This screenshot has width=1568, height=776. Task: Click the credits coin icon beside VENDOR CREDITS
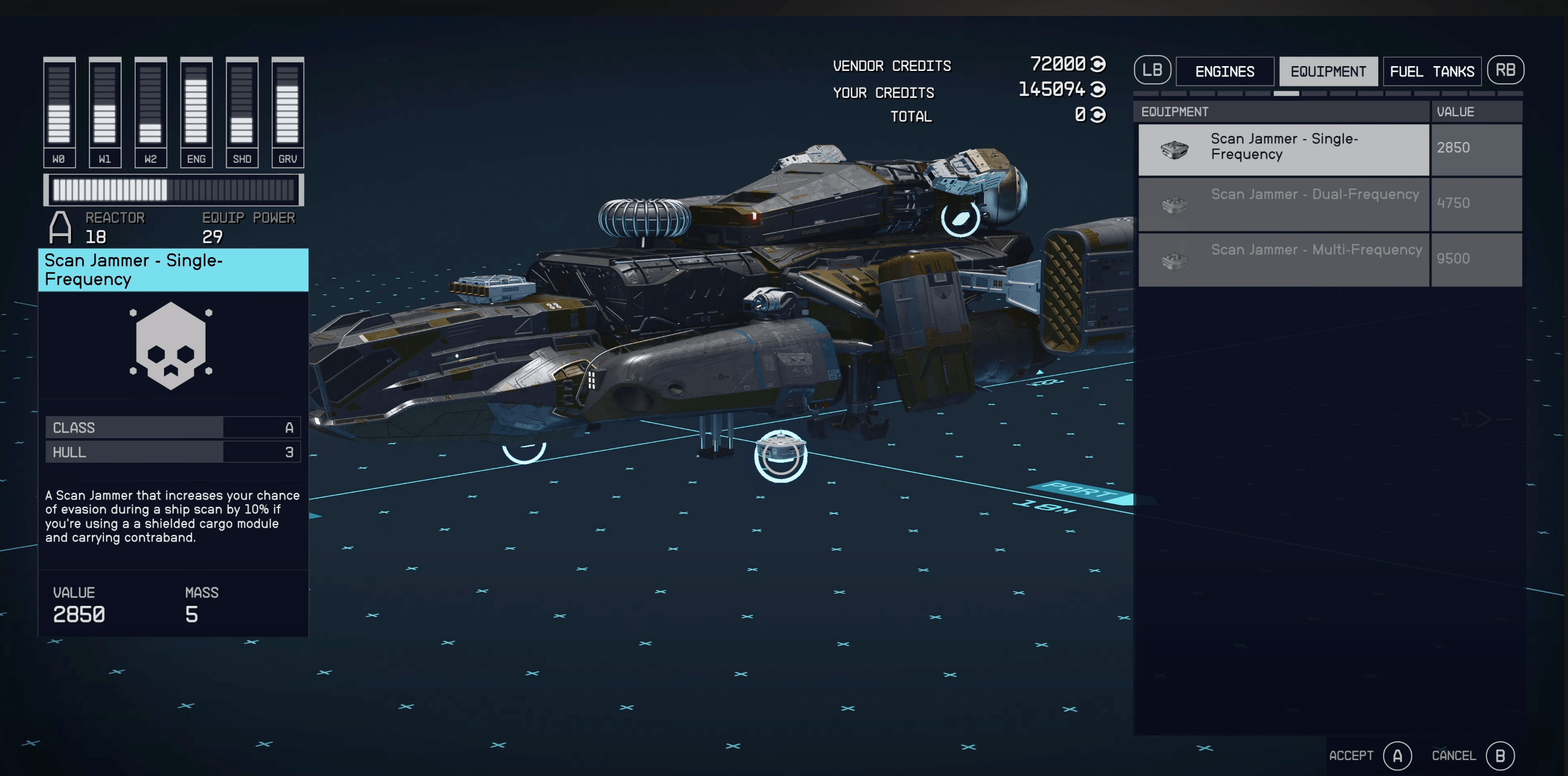(1097, 65)
